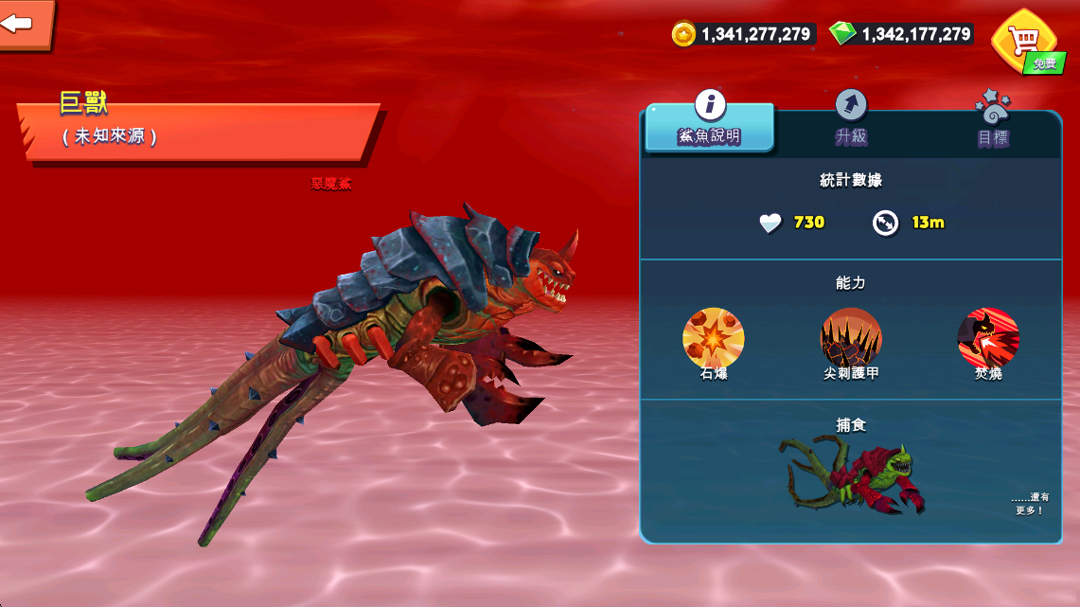Choose the prey creature thumbnail under 捕食
Viewport: 1080px width, 607px height.
852,474
